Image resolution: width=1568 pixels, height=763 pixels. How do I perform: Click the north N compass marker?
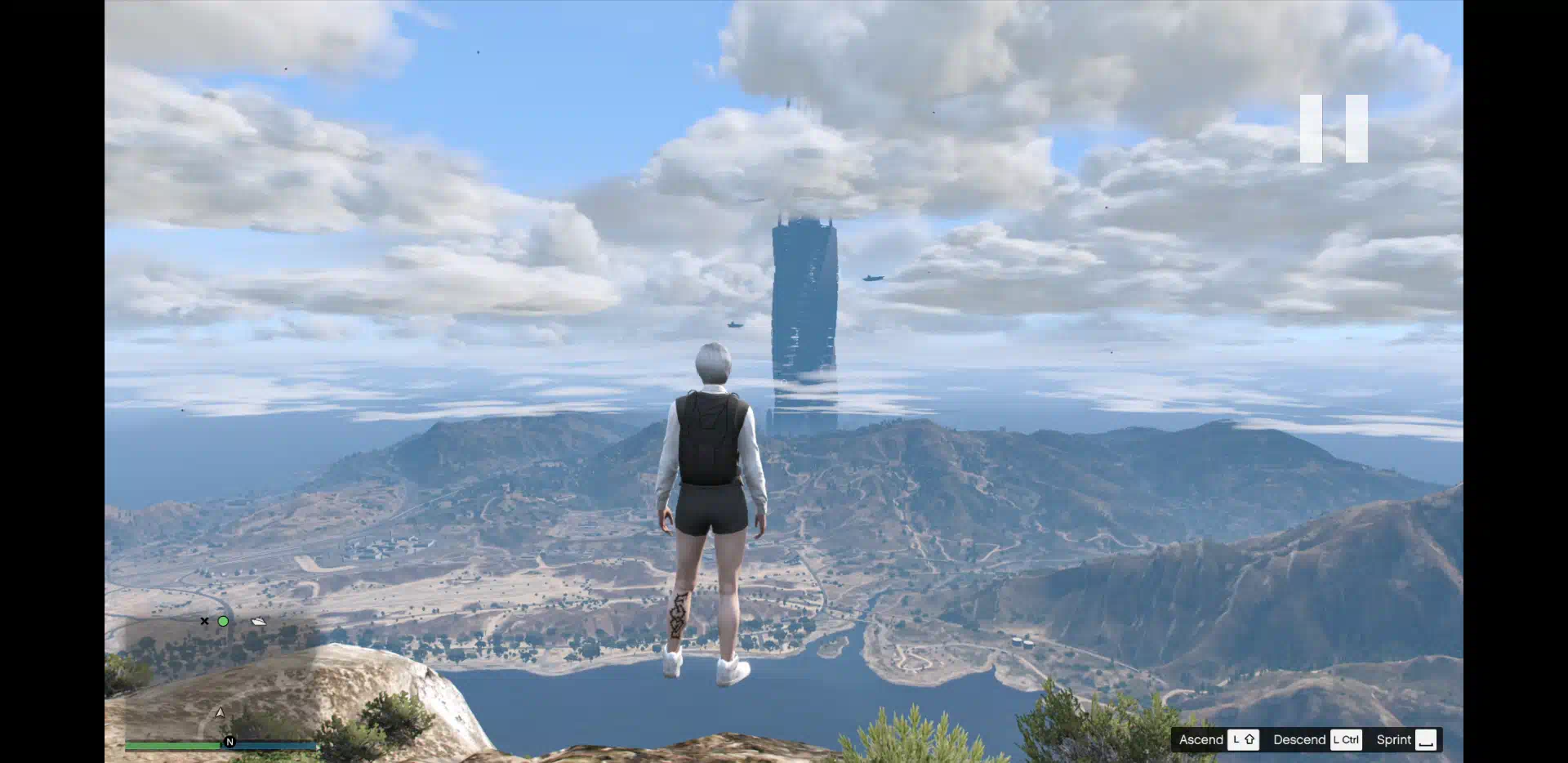pyautogui.click(x=229, y=742)
